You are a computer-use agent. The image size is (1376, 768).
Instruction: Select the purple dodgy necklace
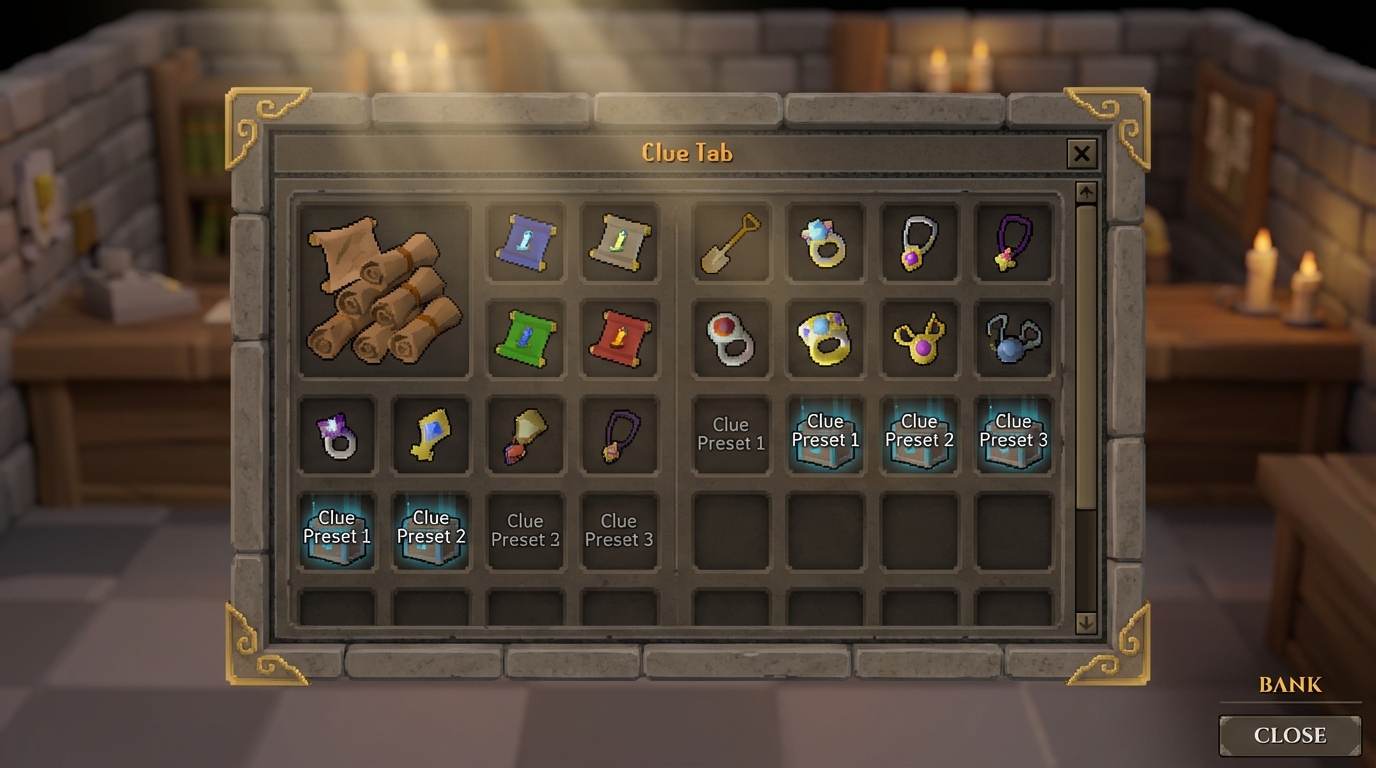[x=1013, y=243]
